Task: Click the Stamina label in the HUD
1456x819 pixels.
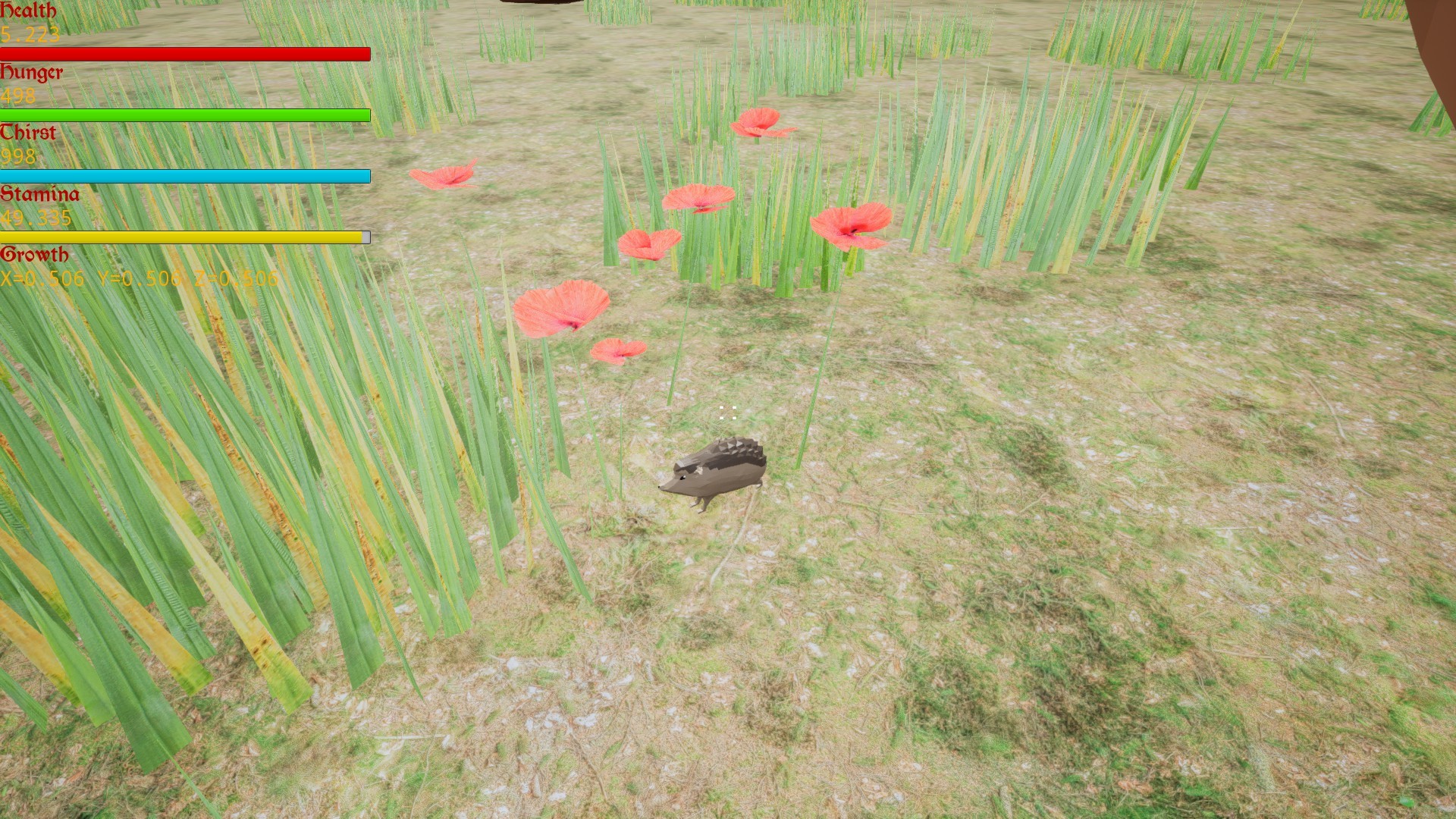Action: tap(39, 194)
